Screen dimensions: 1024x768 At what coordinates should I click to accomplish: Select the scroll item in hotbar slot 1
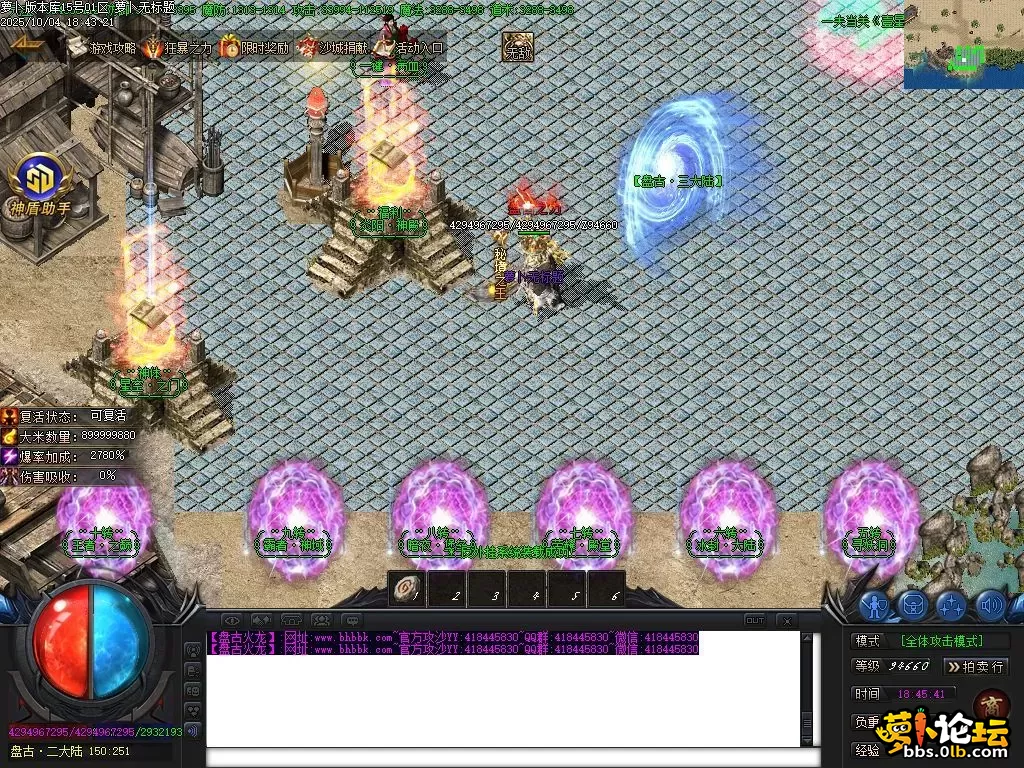click(x=407, y=589)
